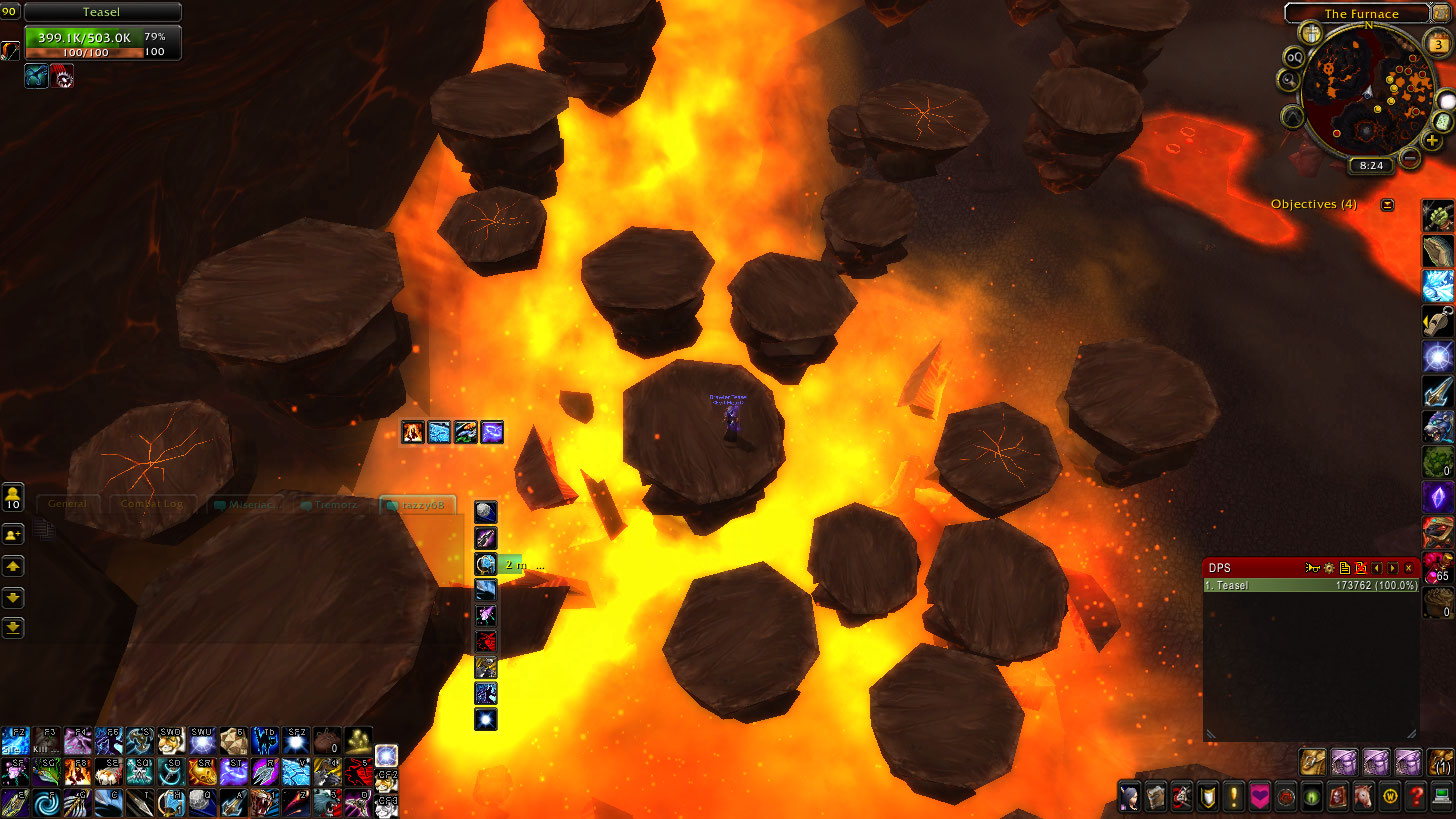Screen dimensions: 1456x819
Task: Open the Tremorz whisper chat tab
Action: point(332,505)
